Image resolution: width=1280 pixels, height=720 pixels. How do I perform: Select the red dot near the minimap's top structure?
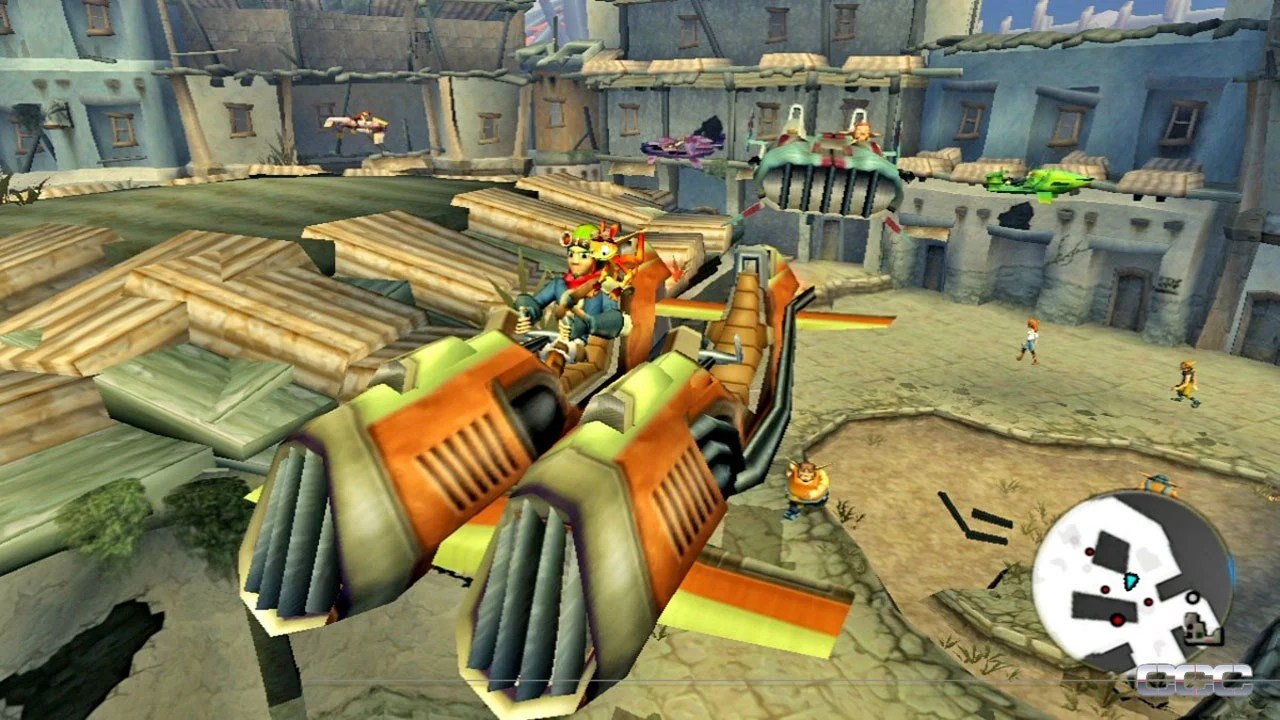pyautogui.click(x=1089, y=551)
